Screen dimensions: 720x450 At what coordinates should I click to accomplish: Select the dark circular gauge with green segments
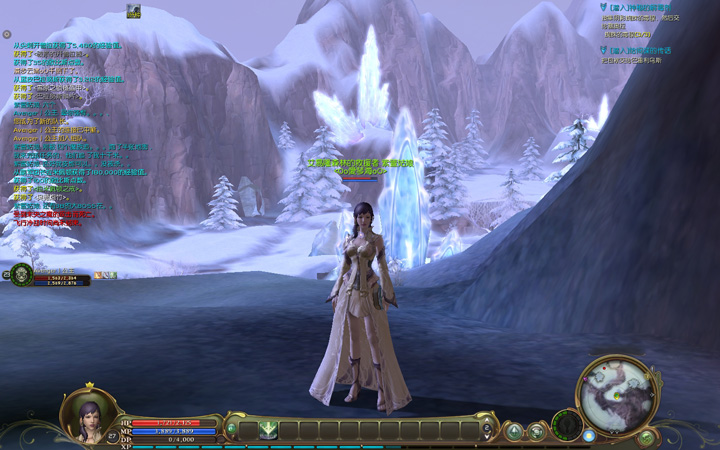pyautogui.click(x=567, y=424)
